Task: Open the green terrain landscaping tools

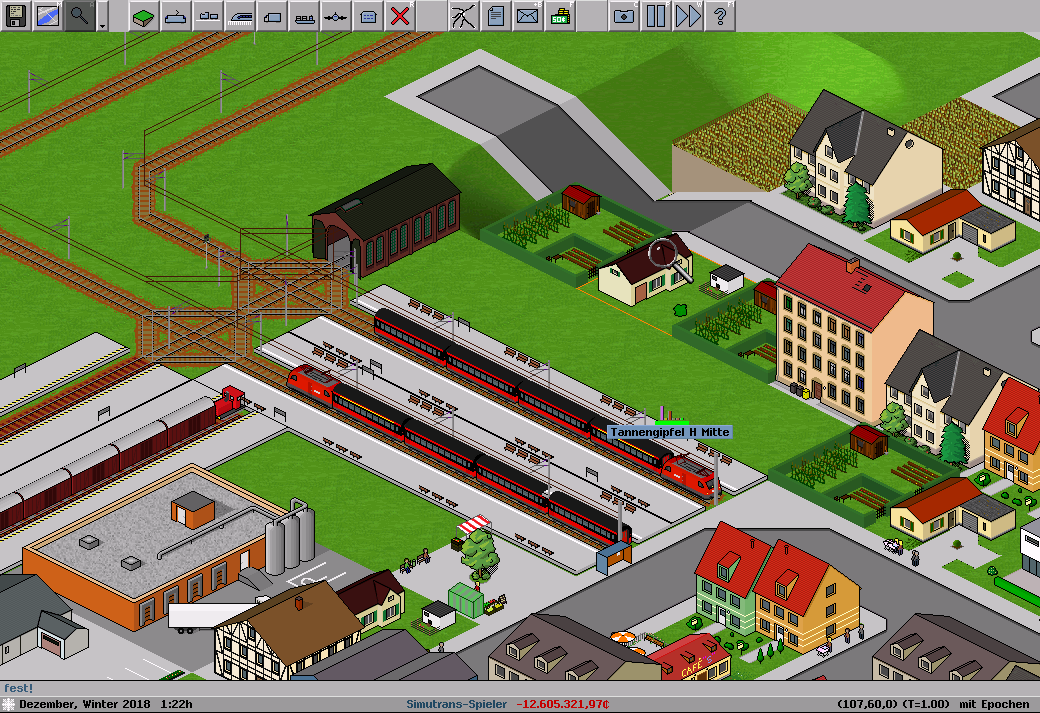Action: tap(144, 16)
